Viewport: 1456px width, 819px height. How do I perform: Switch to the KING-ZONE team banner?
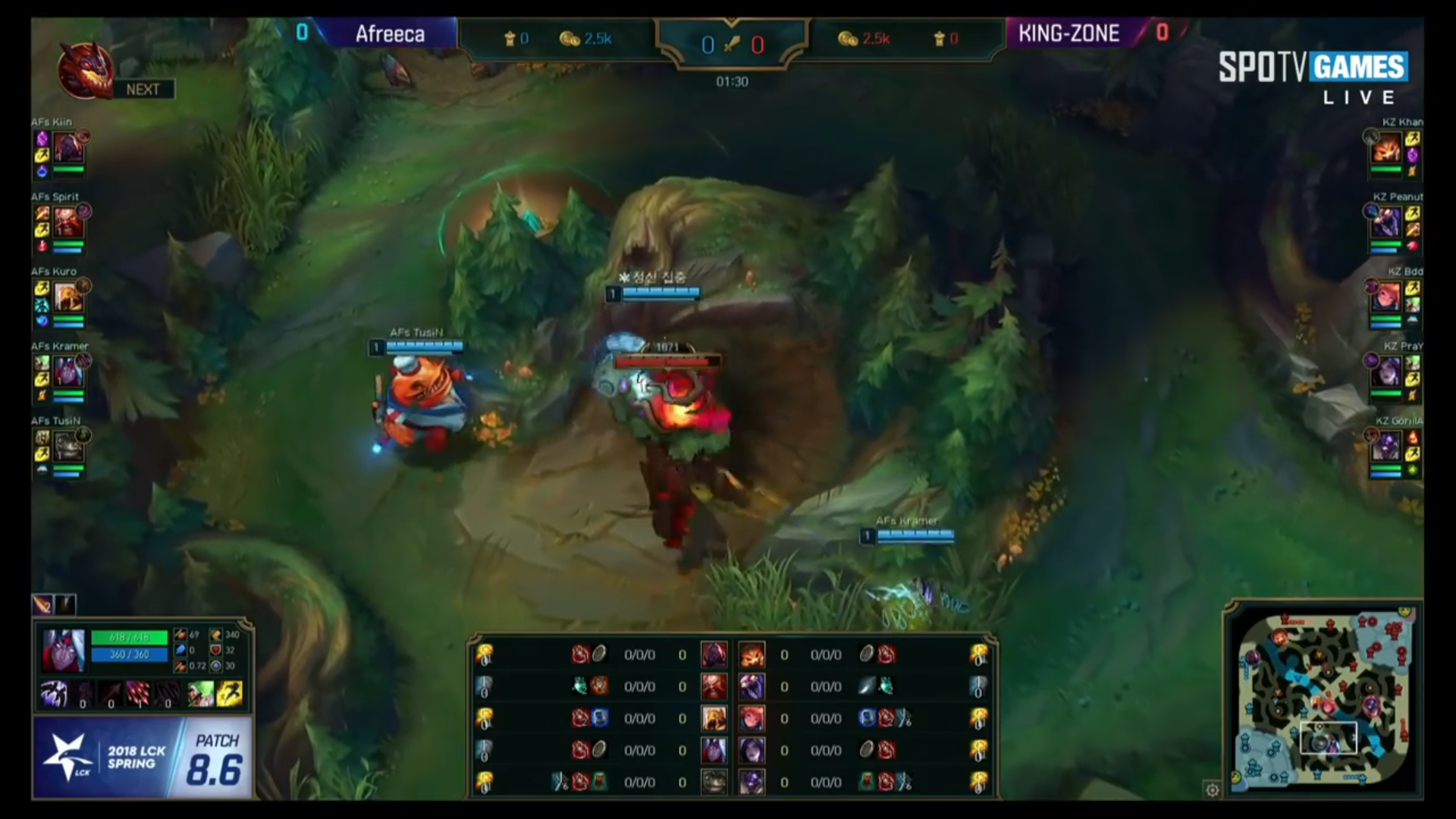pyautogui.click(x=1070, y=33)
